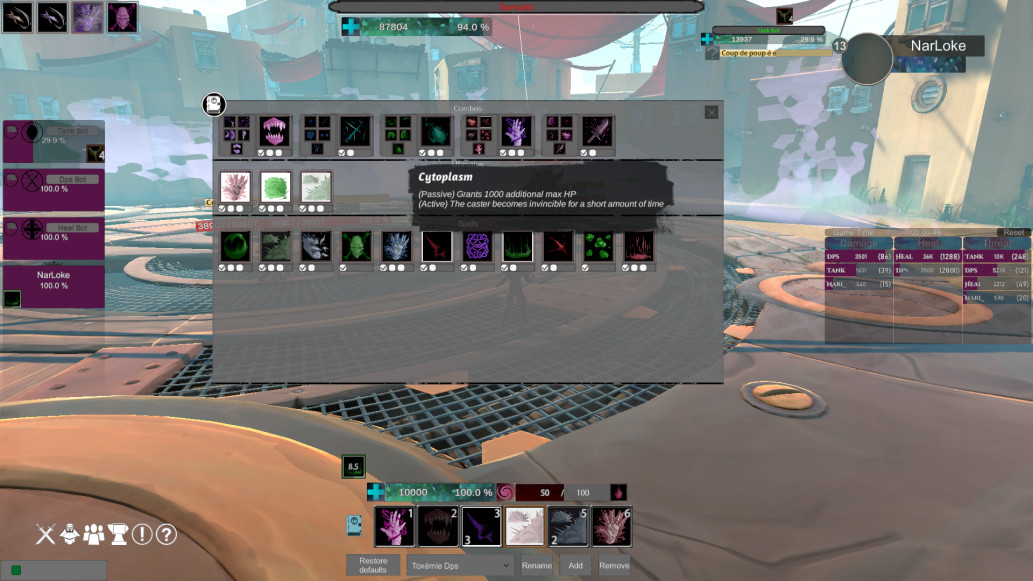Image resolution: width=1033 pixels, height=581 pixels.
Task: Activate hotbar slot 1 purple hand ability
Action: [394, 527]
